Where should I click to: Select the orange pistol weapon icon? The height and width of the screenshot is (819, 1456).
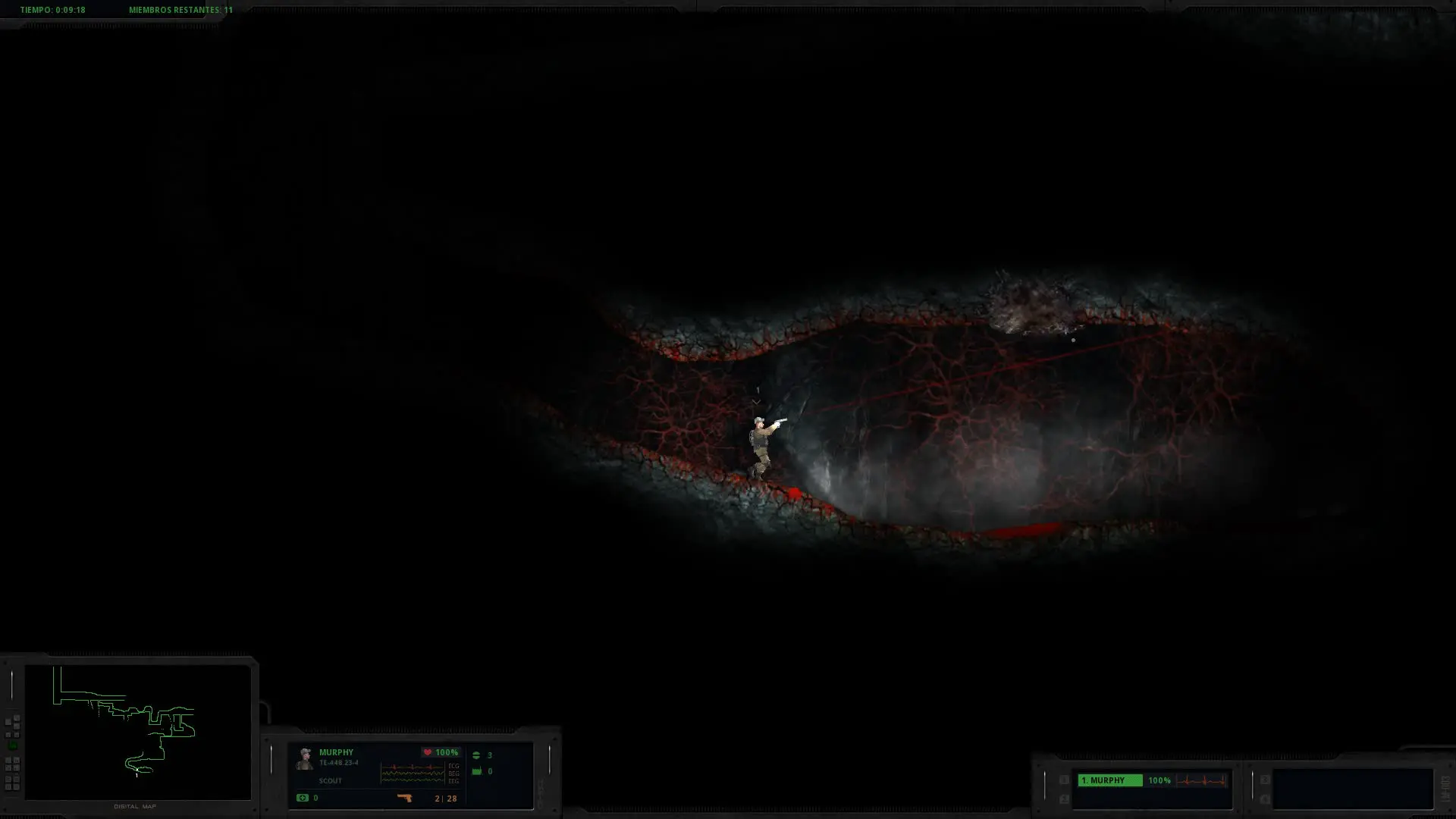coord(404,798)
